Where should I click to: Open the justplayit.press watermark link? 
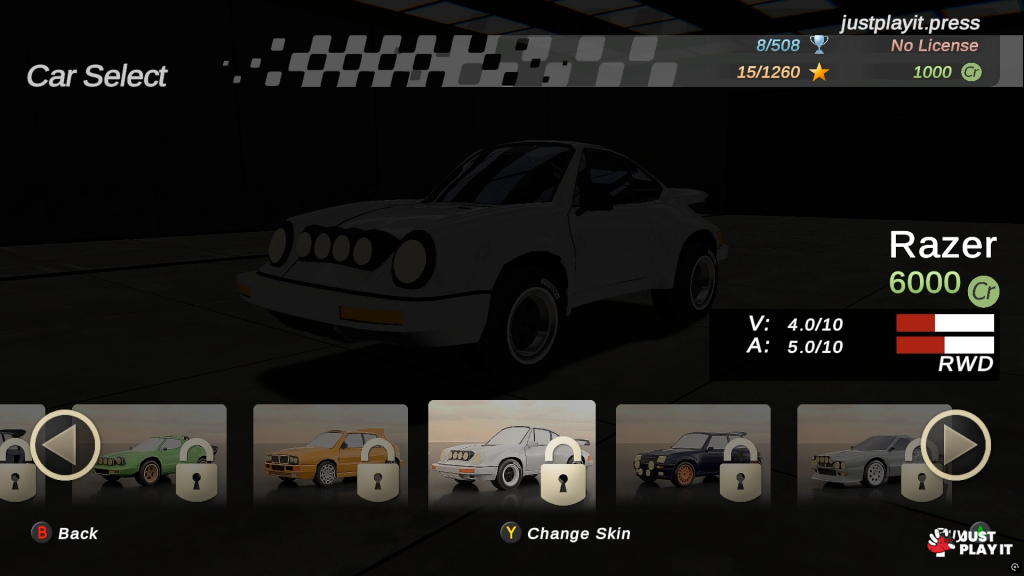pos(910,22)
